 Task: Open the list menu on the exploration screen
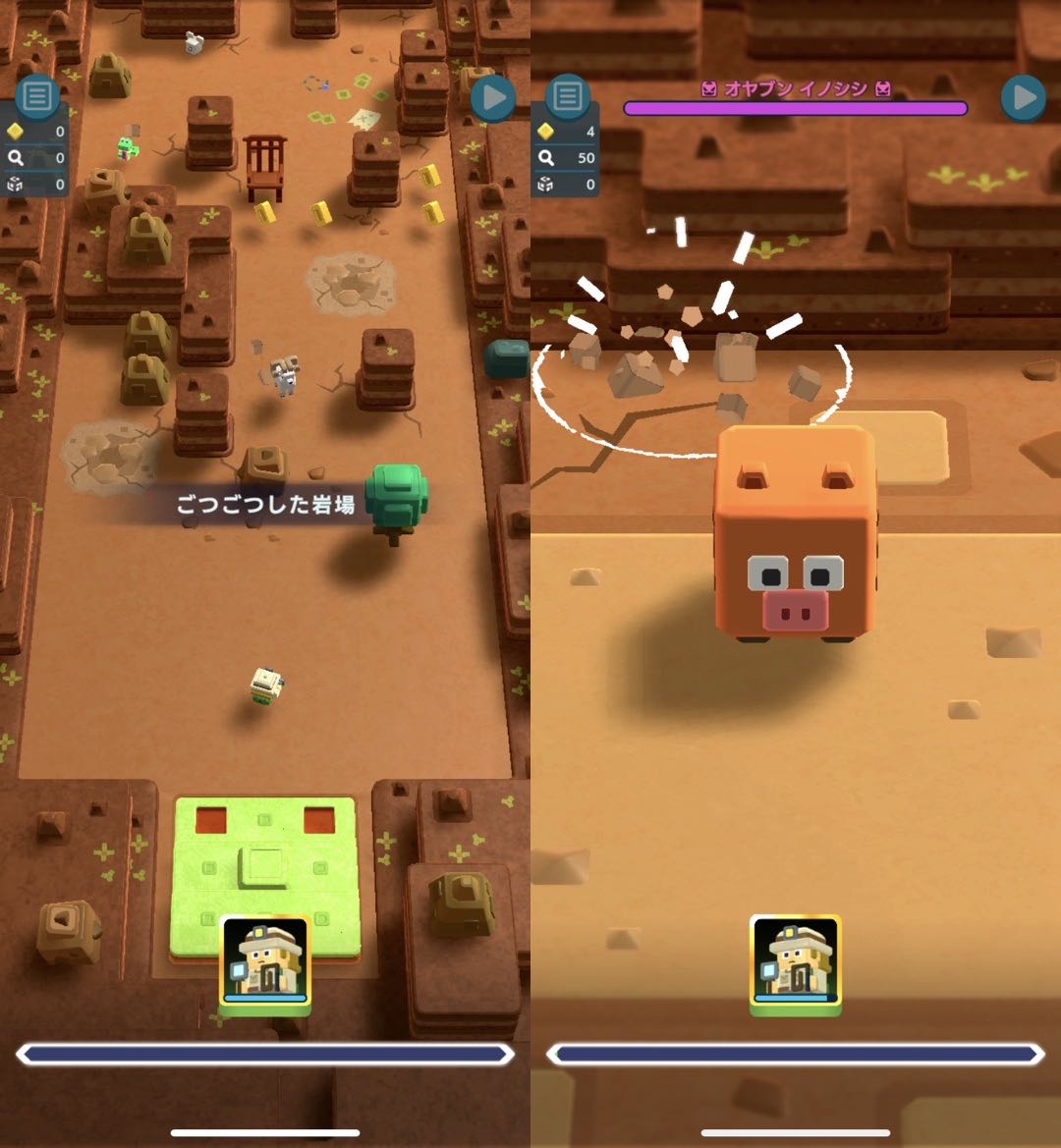tap(37, 96)
